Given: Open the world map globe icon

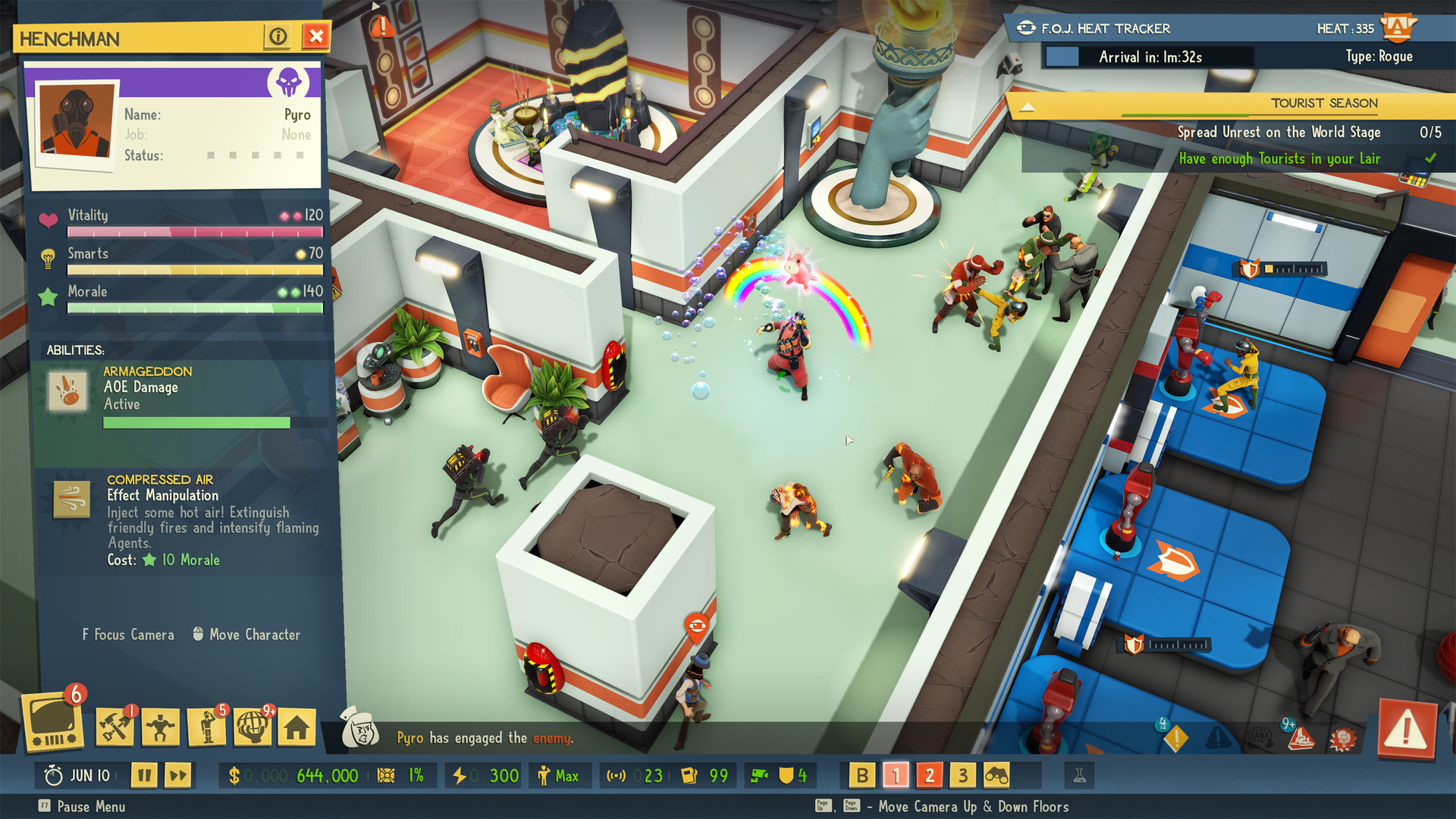Looking at the screenshot, I should (253, 727).
